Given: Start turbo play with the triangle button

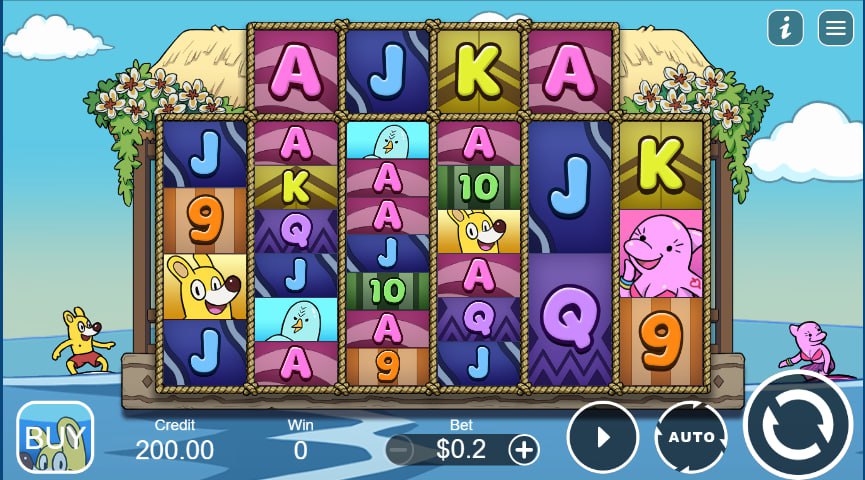Looking at the screenshot, I should (x=603, y=437).
